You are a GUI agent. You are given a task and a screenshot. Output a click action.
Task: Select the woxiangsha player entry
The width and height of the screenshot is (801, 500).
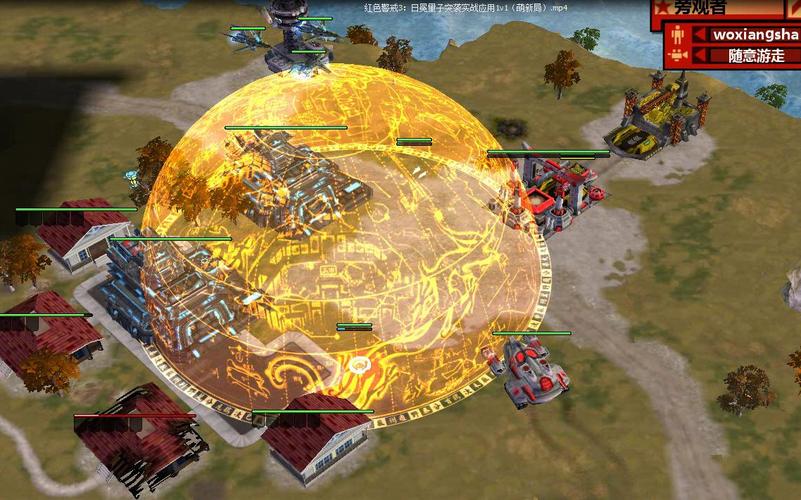755,34
